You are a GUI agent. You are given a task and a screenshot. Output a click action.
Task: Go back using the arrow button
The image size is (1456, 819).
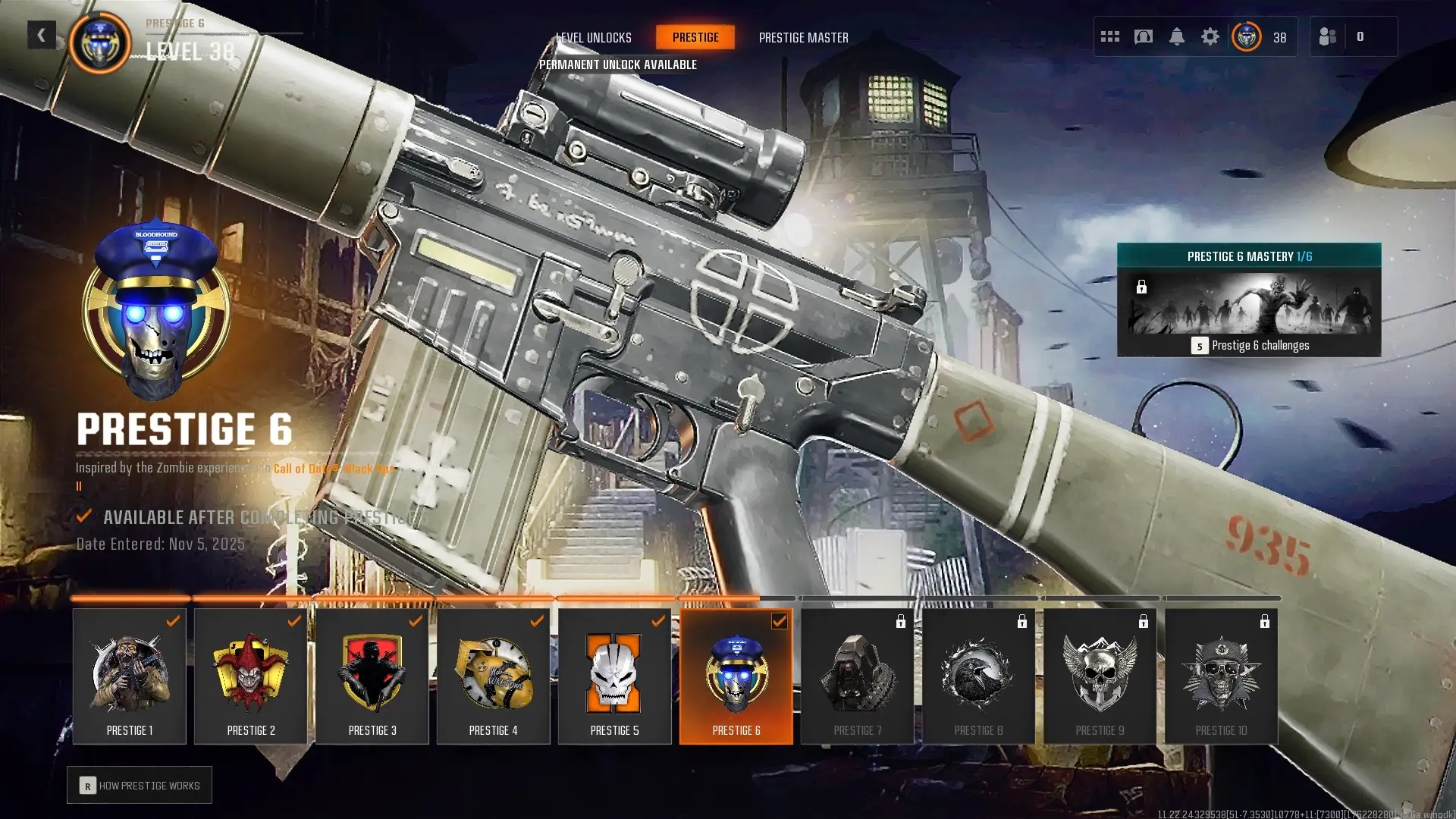pos(41,35)
